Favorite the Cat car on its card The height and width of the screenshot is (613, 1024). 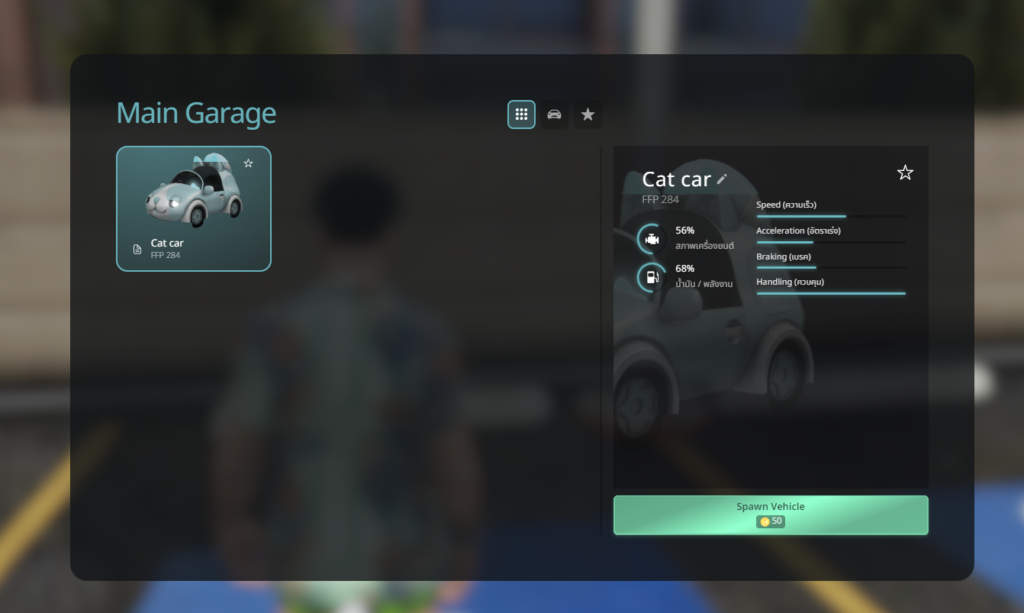248,163
